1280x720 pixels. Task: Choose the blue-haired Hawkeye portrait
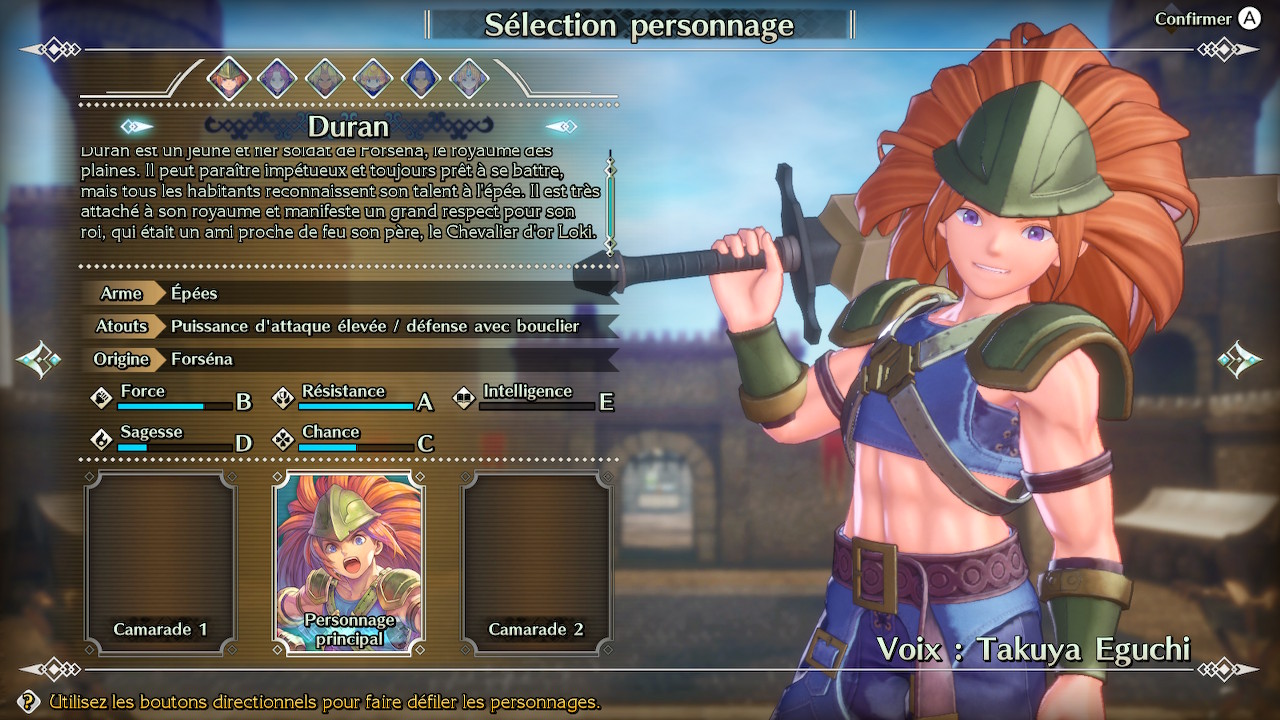pyautogui.click(x=421, y=78)
